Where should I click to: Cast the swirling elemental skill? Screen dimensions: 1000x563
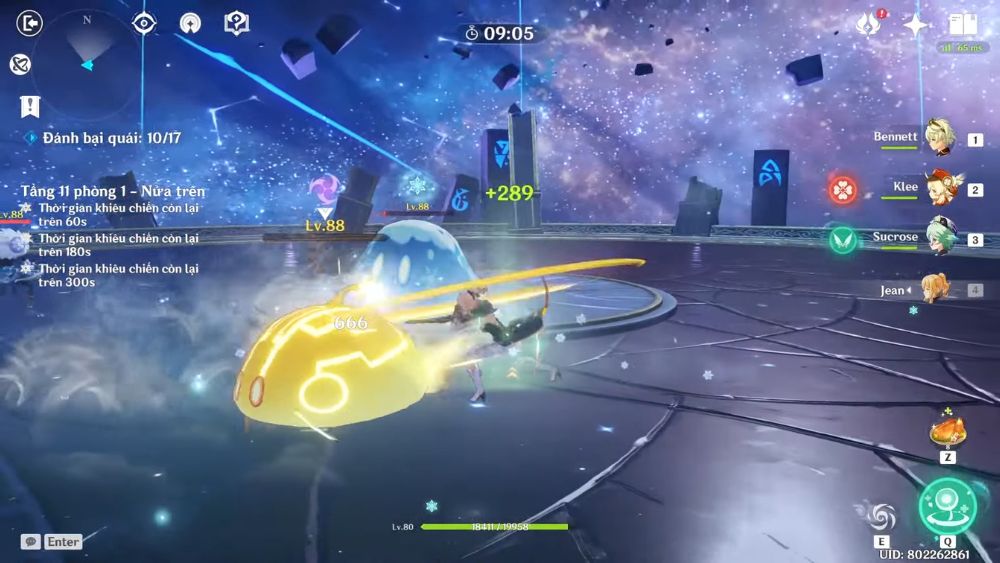881,516
